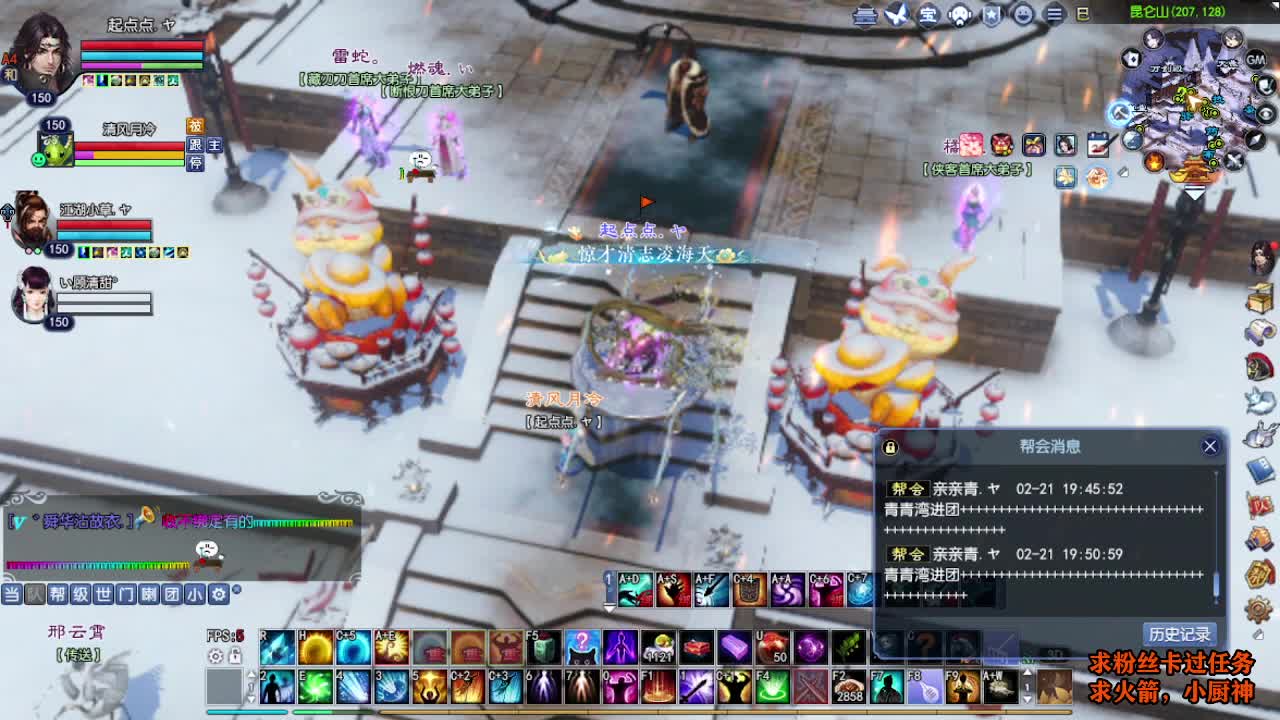Image resolution: width=1280 pixels, height=720 pixels.
Task: Open the calendar icon left of the minimap
Action: [x=1099, y=142]
